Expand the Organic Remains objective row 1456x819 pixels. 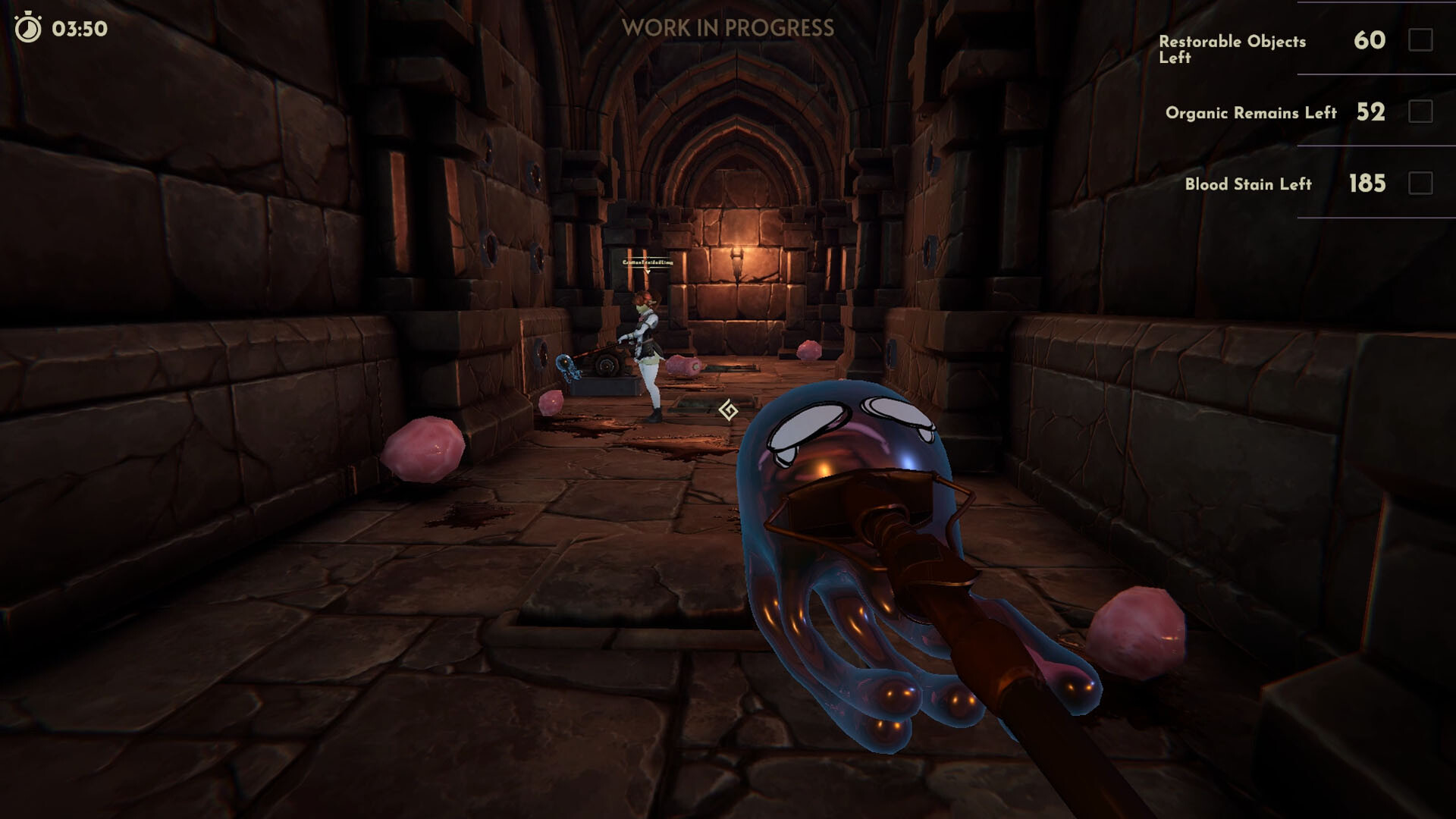1251,112
